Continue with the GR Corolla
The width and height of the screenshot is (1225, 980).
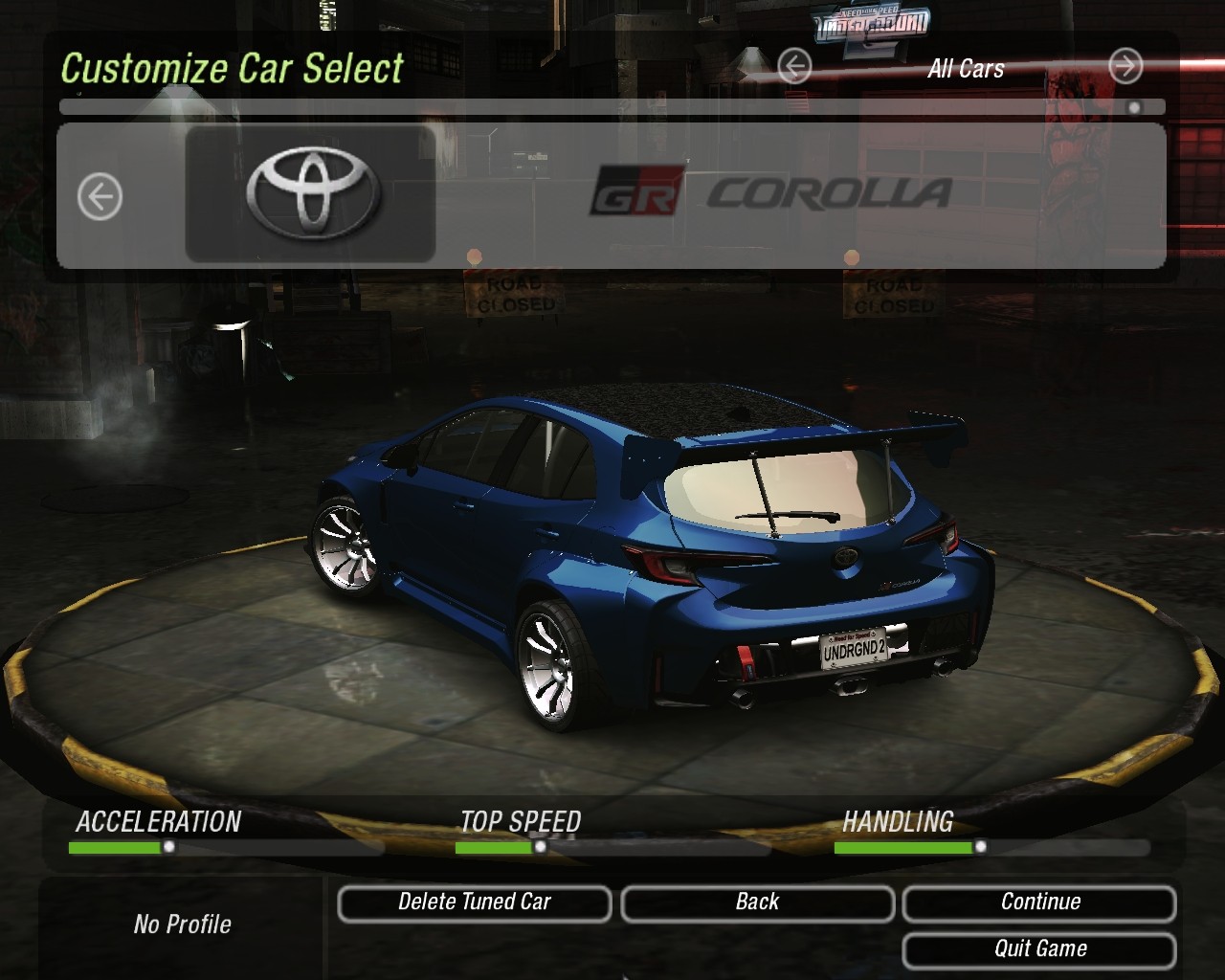(1039, 902)
